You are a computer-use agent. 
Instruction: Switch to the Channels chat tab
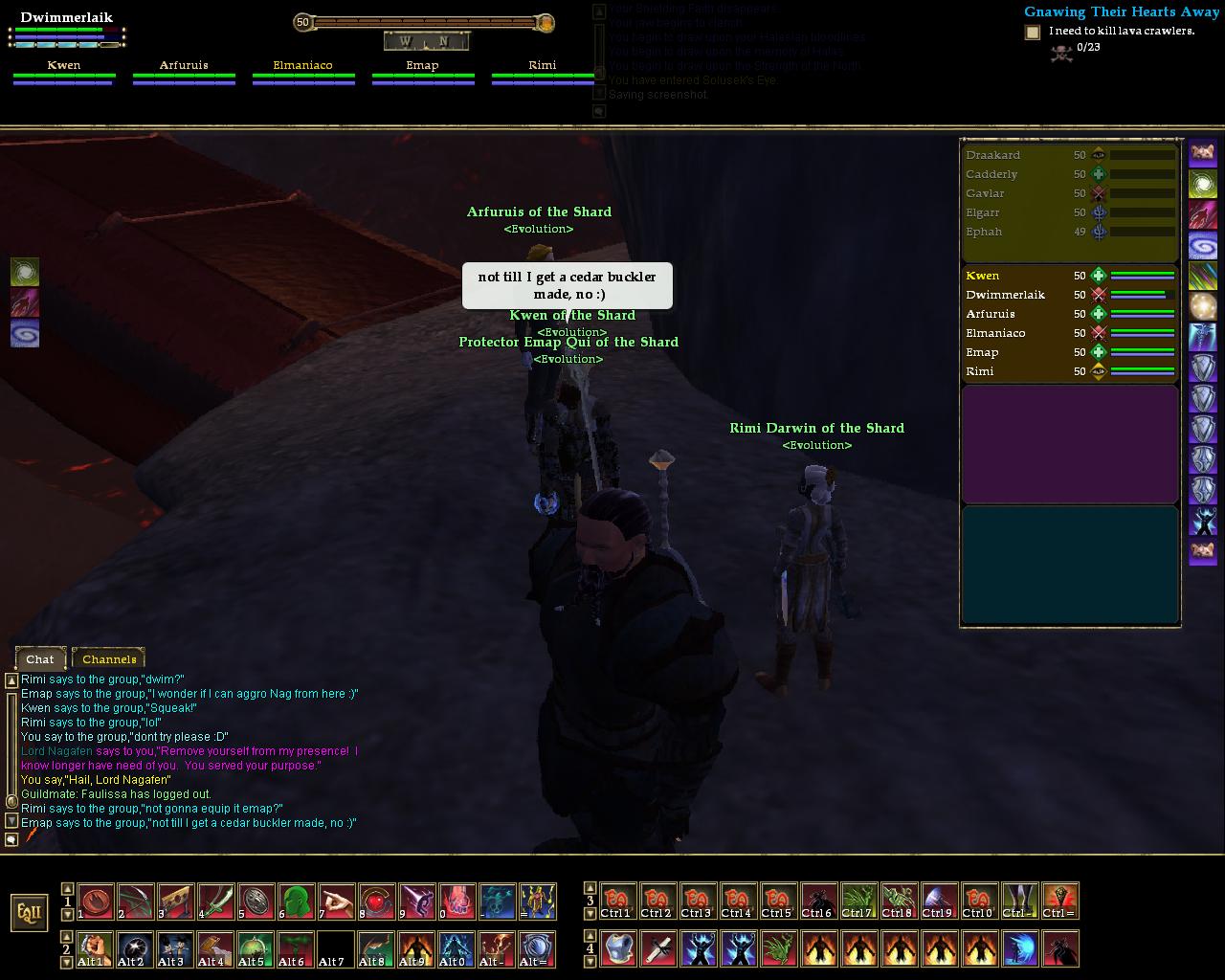pos(108,658)
